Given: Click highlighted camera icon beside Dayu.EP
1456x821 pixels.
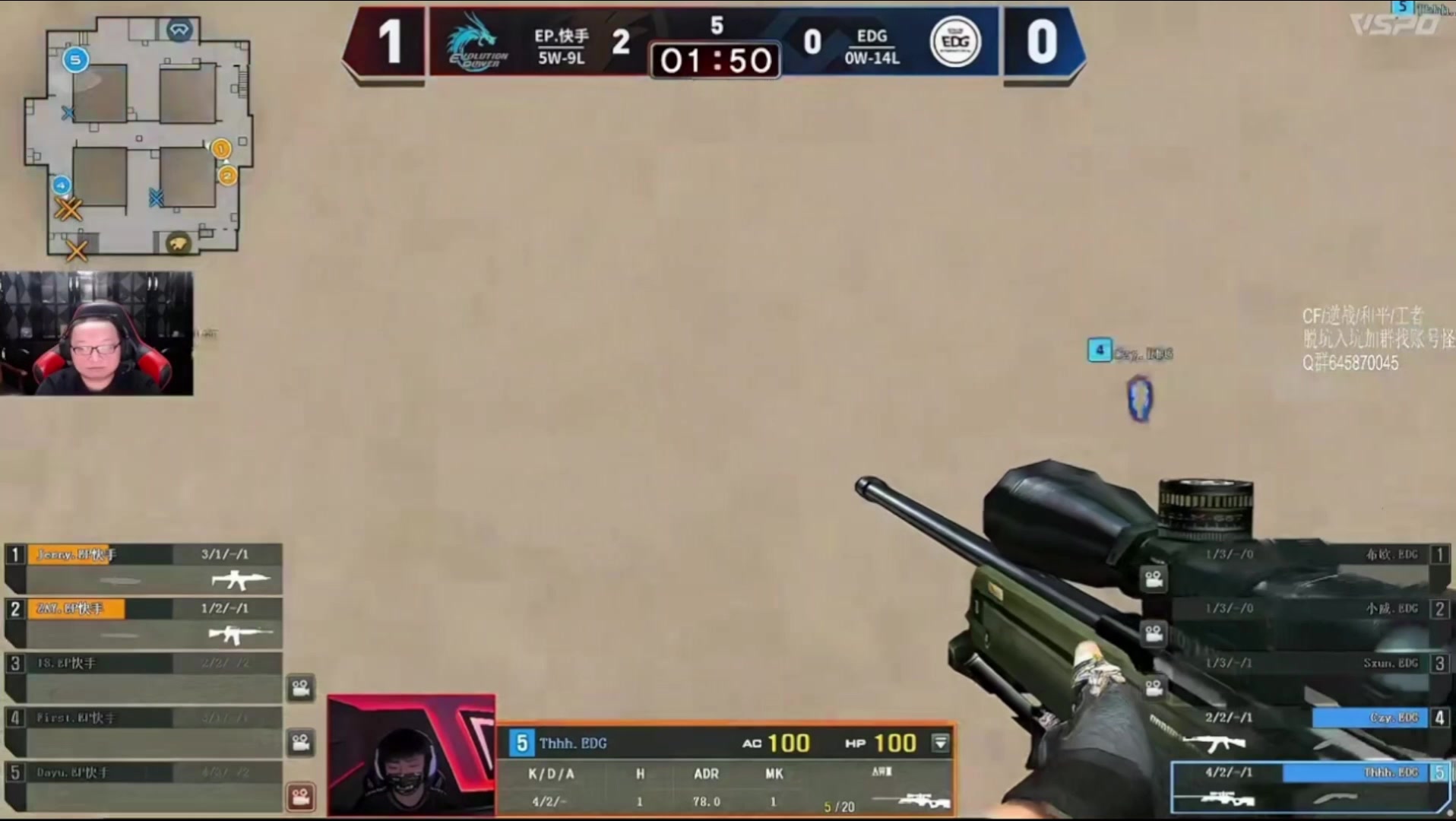Looking at the screenshot, I should pos(301,797).
